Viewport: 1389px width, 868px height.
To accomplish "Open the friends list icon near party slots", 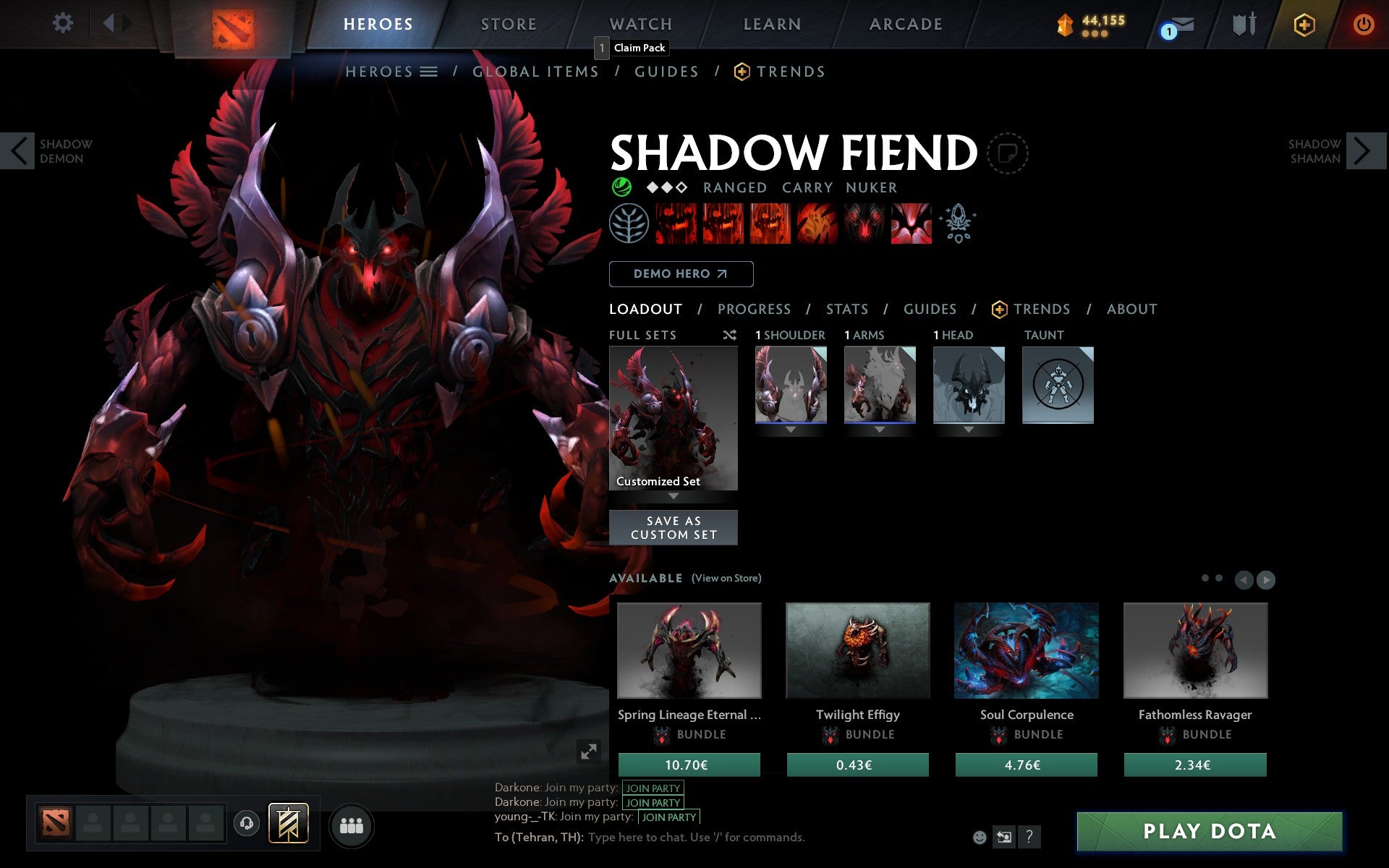I will [352, 825].
